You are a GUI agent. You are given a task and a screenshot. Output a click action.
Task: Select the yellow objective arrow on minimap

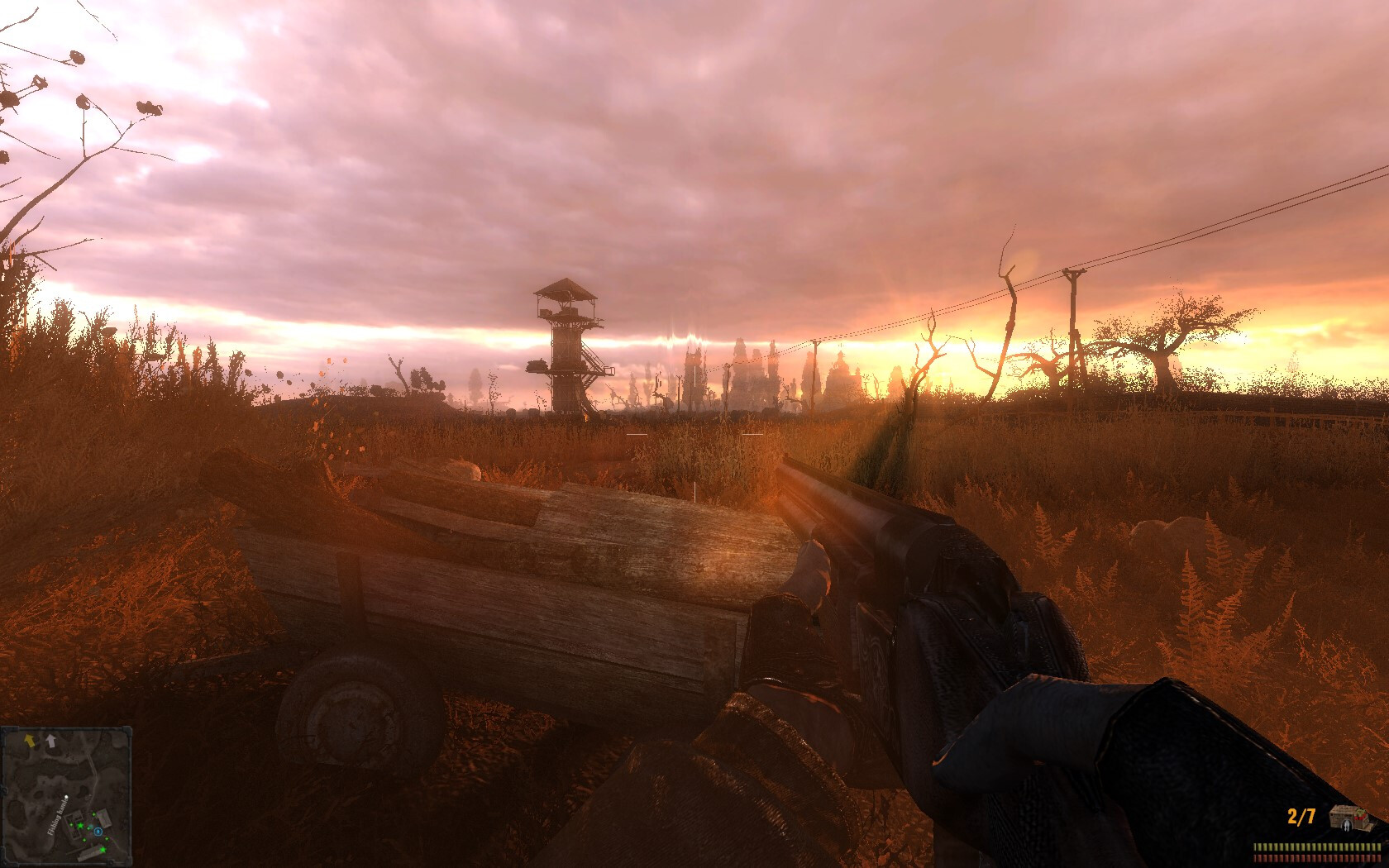(x=31, y=740)
